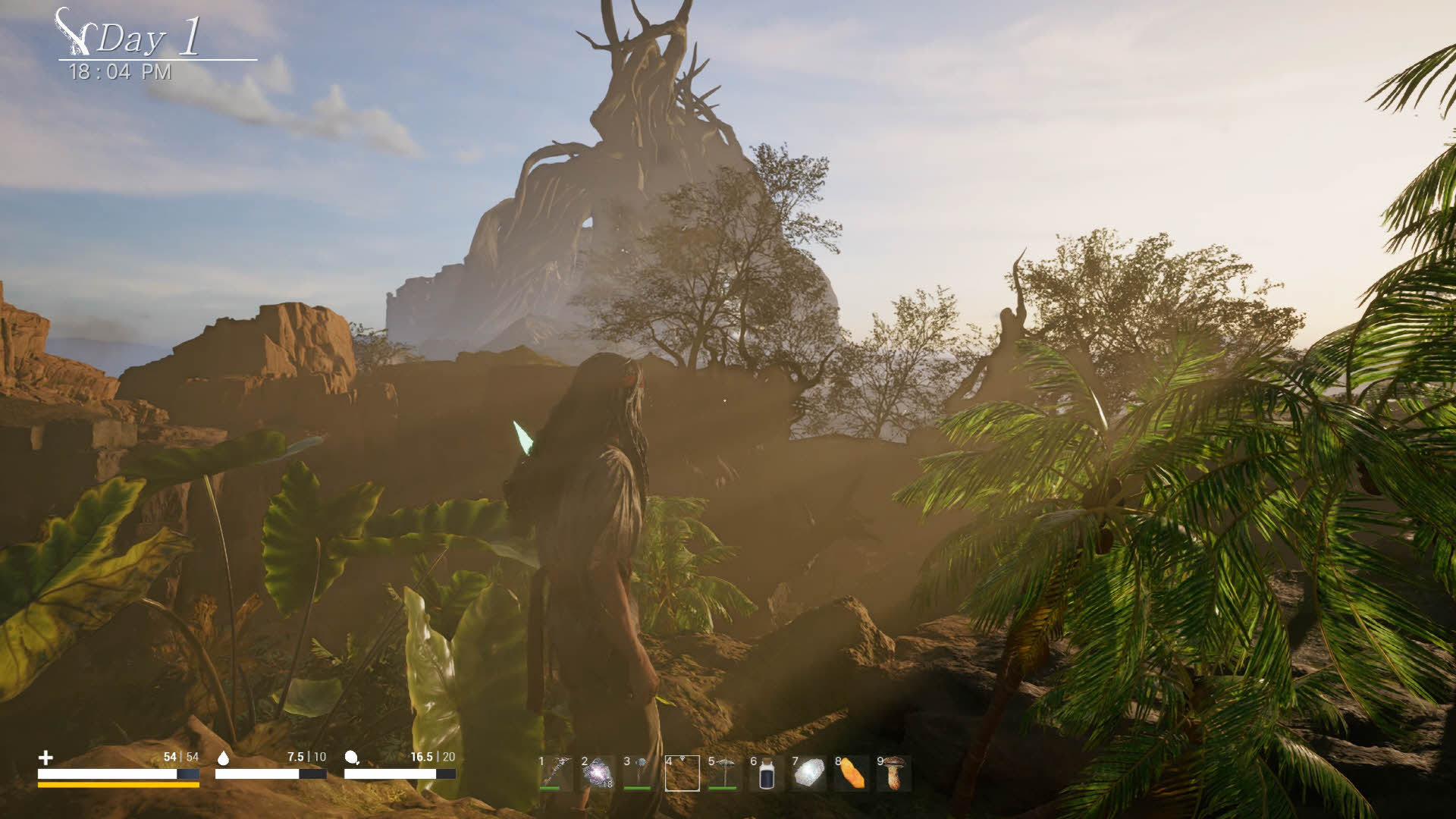This screenshot has height=819, width=1456.
Task: Select the spear in hotbar slot 1
Action: click(x=556, y=773)
